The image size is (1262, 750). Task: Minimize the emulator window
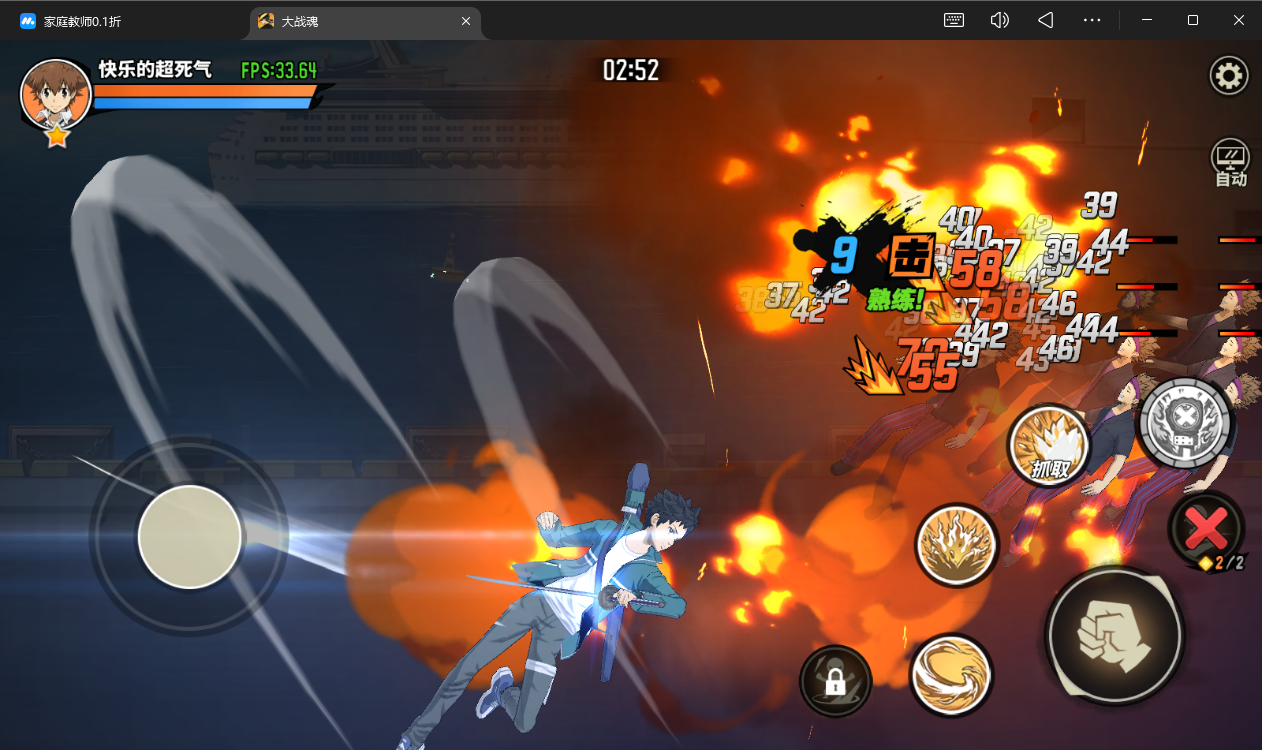[1147, 20]
